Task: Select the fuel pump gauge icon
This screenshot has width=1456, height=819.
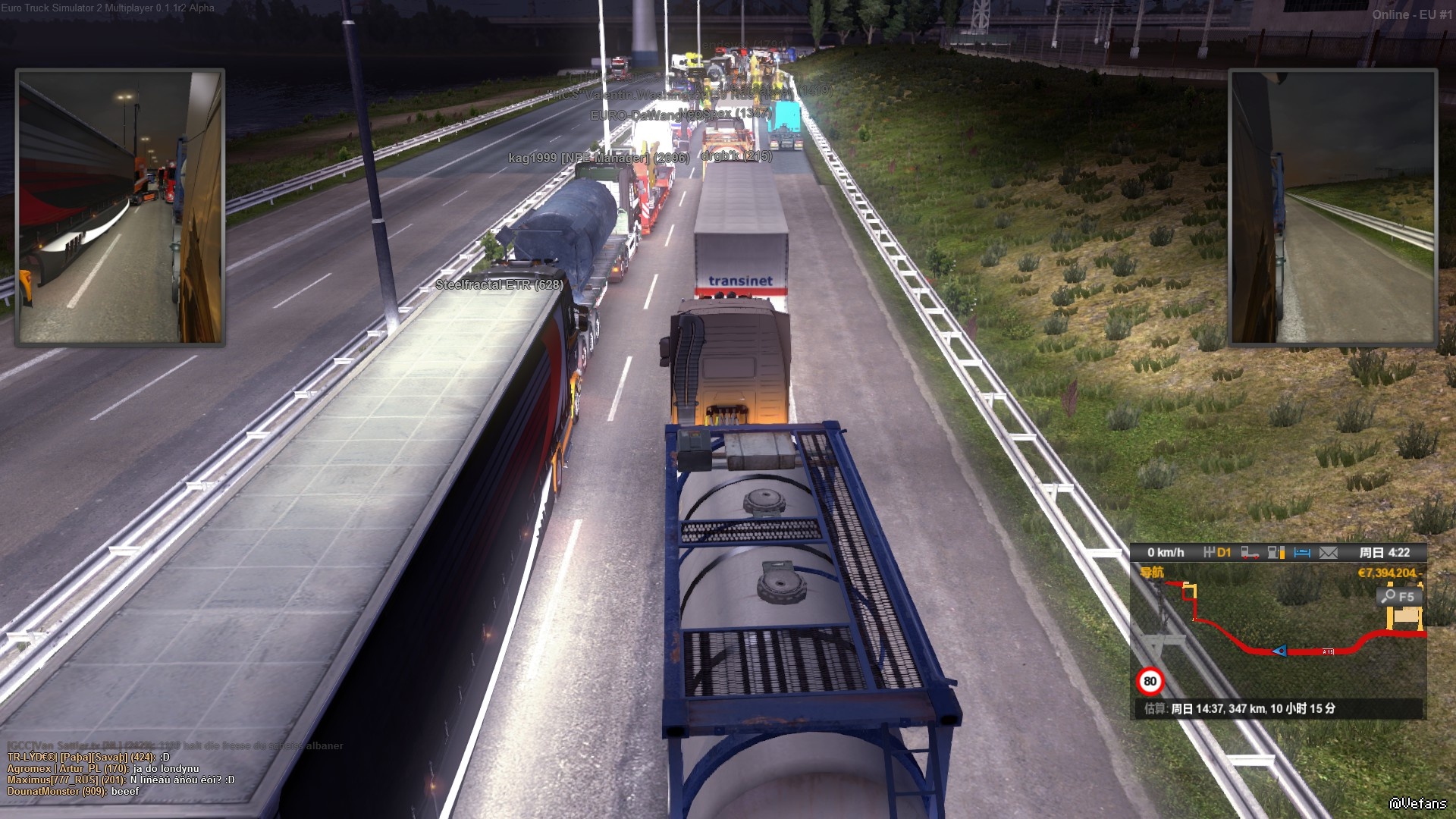Action: [x=1276, y=553]
